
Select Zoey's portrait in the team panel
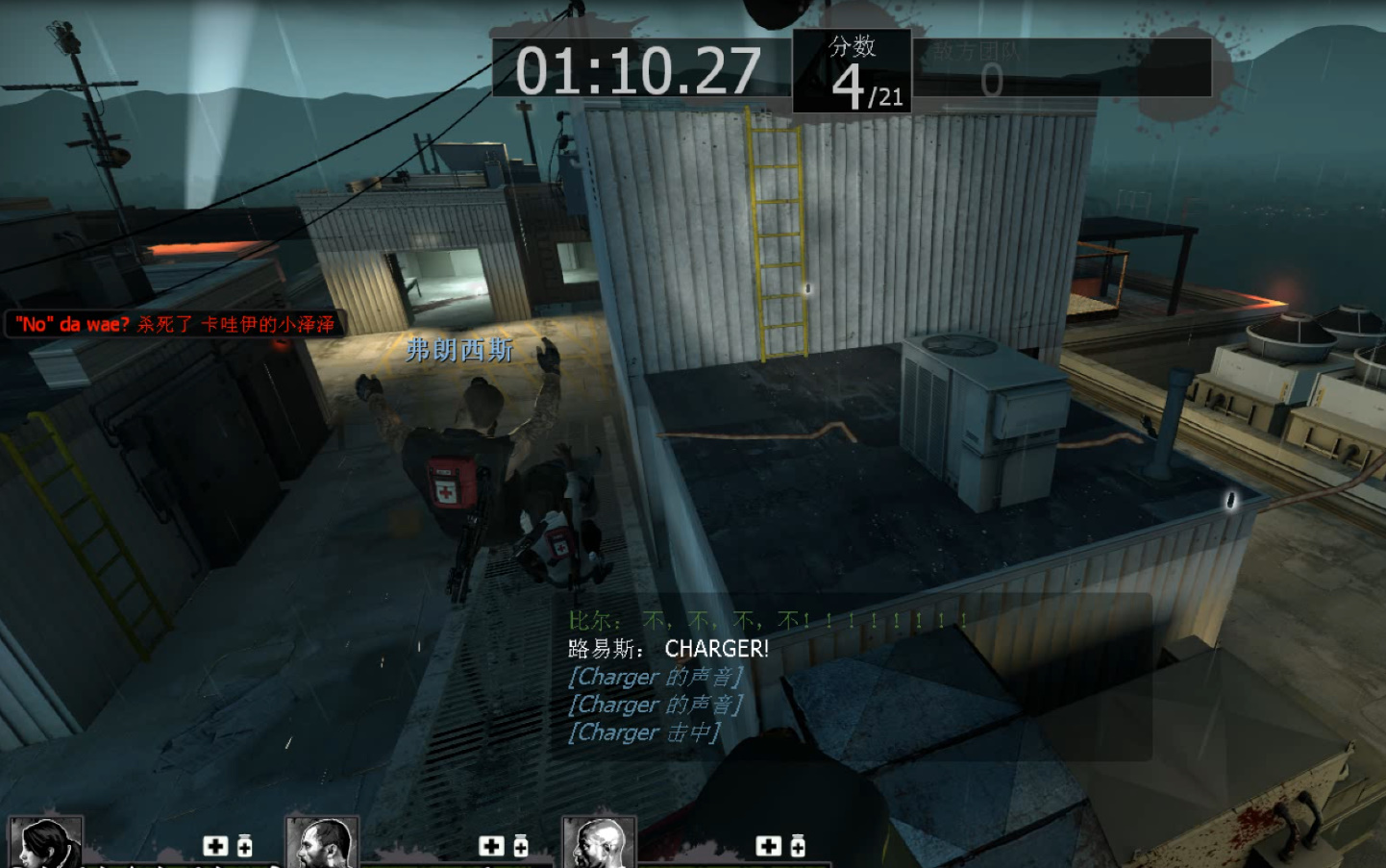(45, 843)
